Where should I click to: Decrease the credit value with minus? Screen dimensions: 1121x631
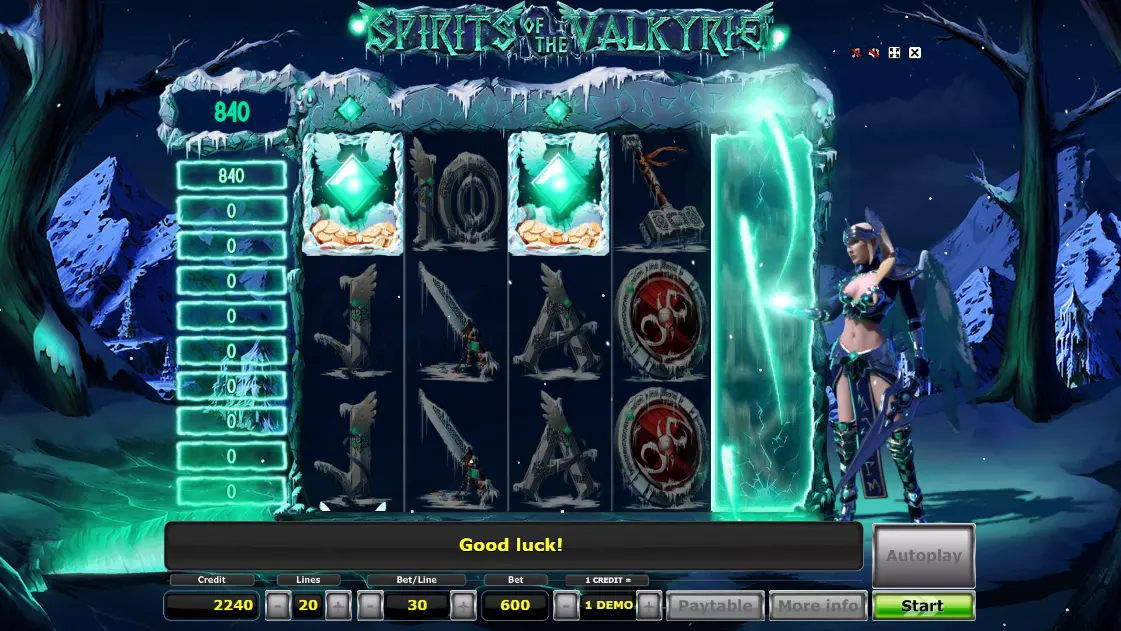(566, 606)
